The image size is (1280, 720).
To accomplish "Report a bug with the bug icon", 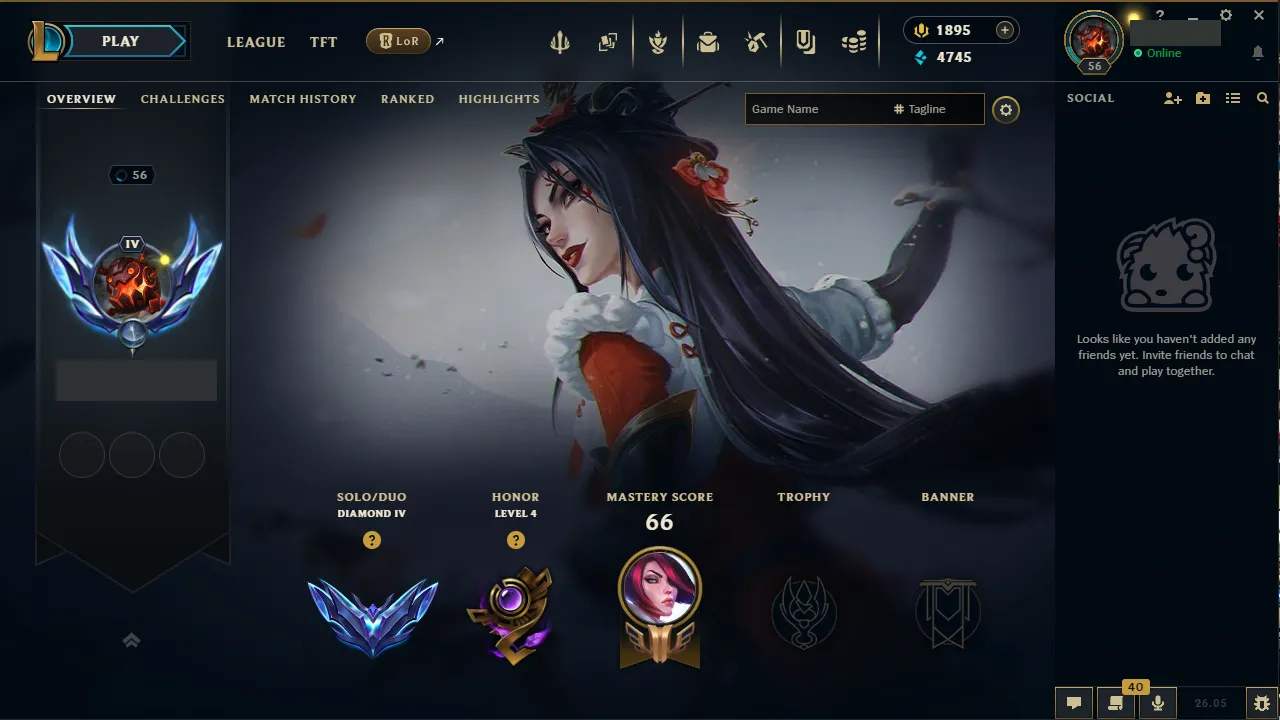I will 1262,701.
